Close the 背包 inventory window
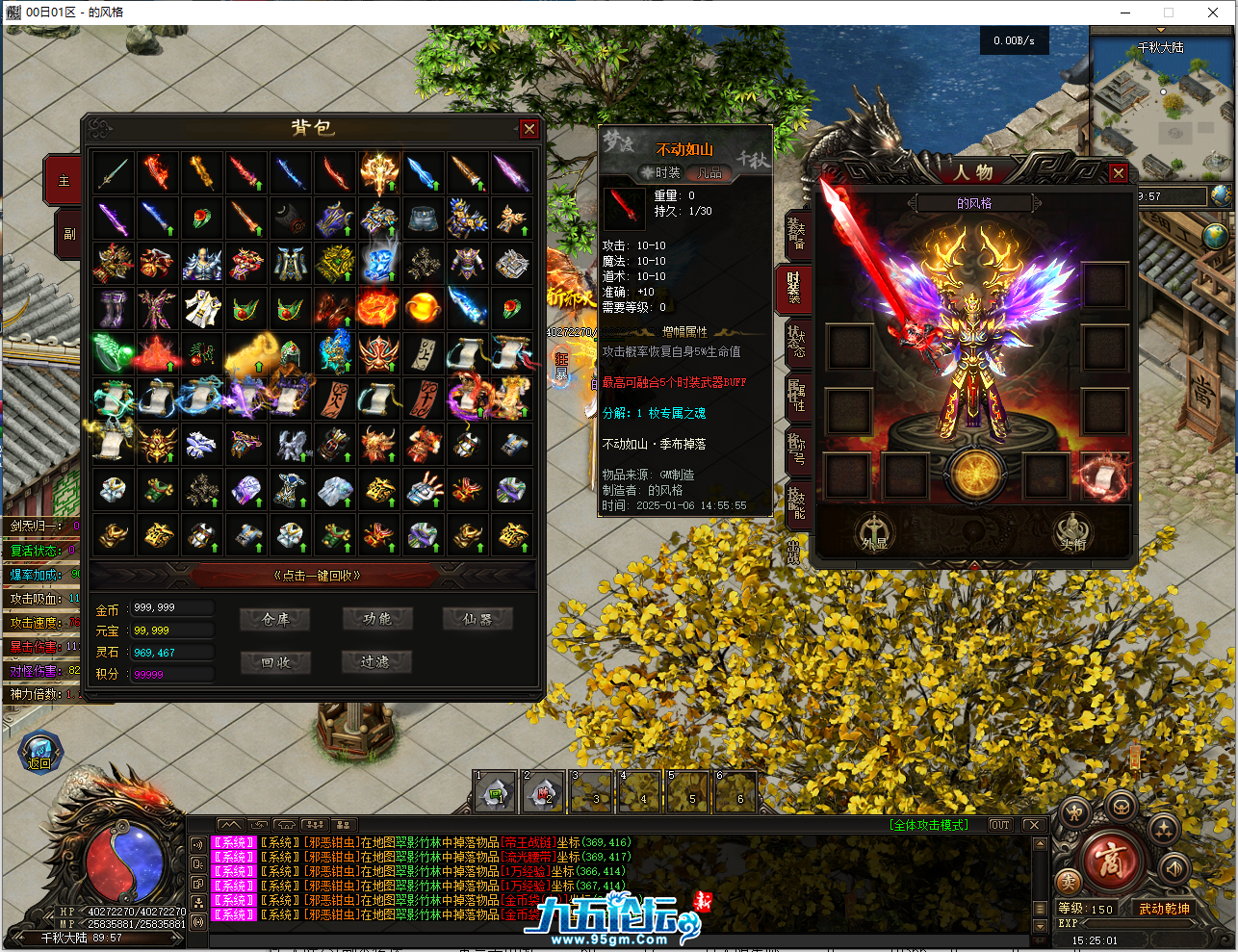1238x952 pixels. (x=529, y=129)
